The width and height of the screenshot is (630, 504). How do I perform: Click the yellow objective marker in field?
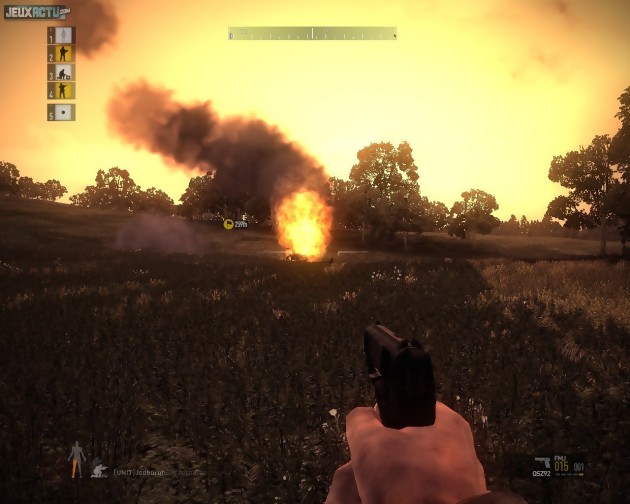(x=229, y=225)
